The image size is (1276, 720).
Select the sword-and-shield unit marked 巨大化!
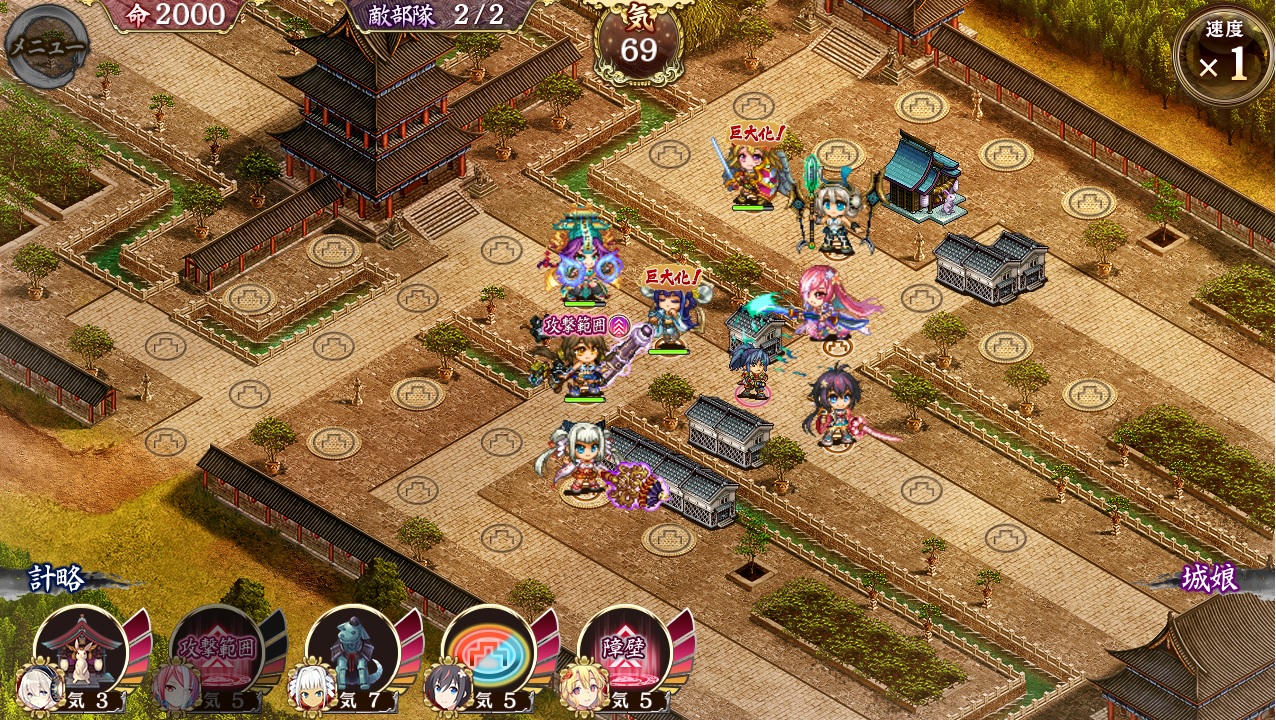tap(752, 175)
